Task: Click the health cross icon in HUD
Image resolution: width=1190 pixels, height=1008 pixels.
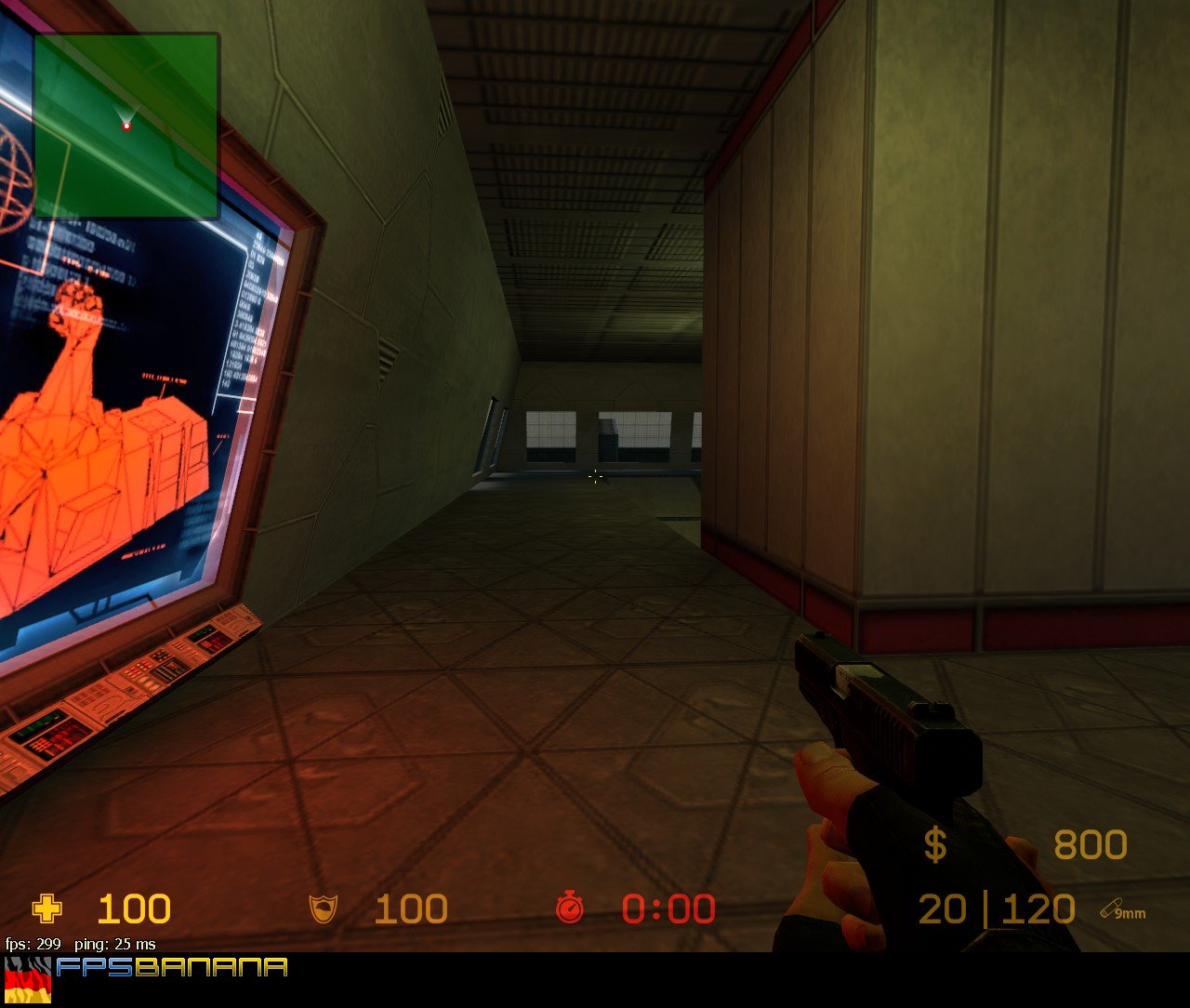Action: pos(45,909)
